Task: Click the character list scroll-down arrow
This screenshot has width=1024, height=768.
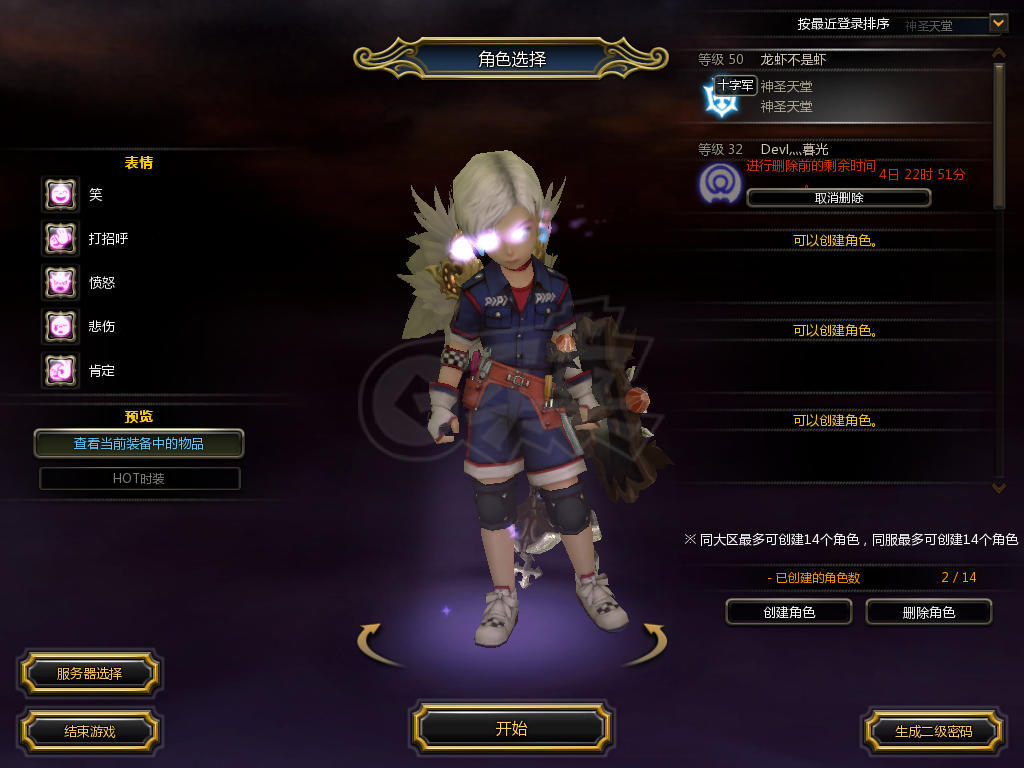Action: click(997, 487)
